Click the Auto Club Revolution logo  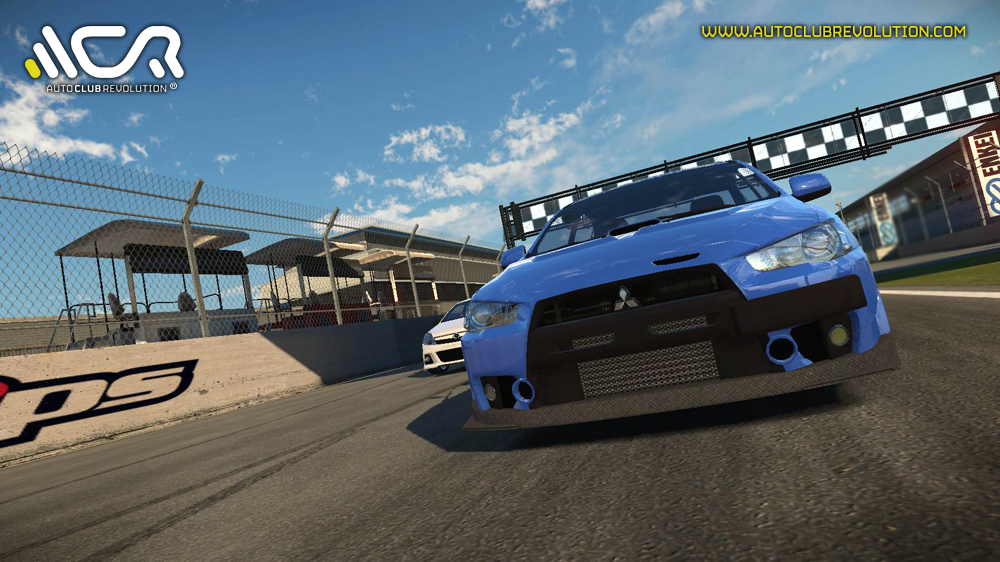[x=105, y=58]
